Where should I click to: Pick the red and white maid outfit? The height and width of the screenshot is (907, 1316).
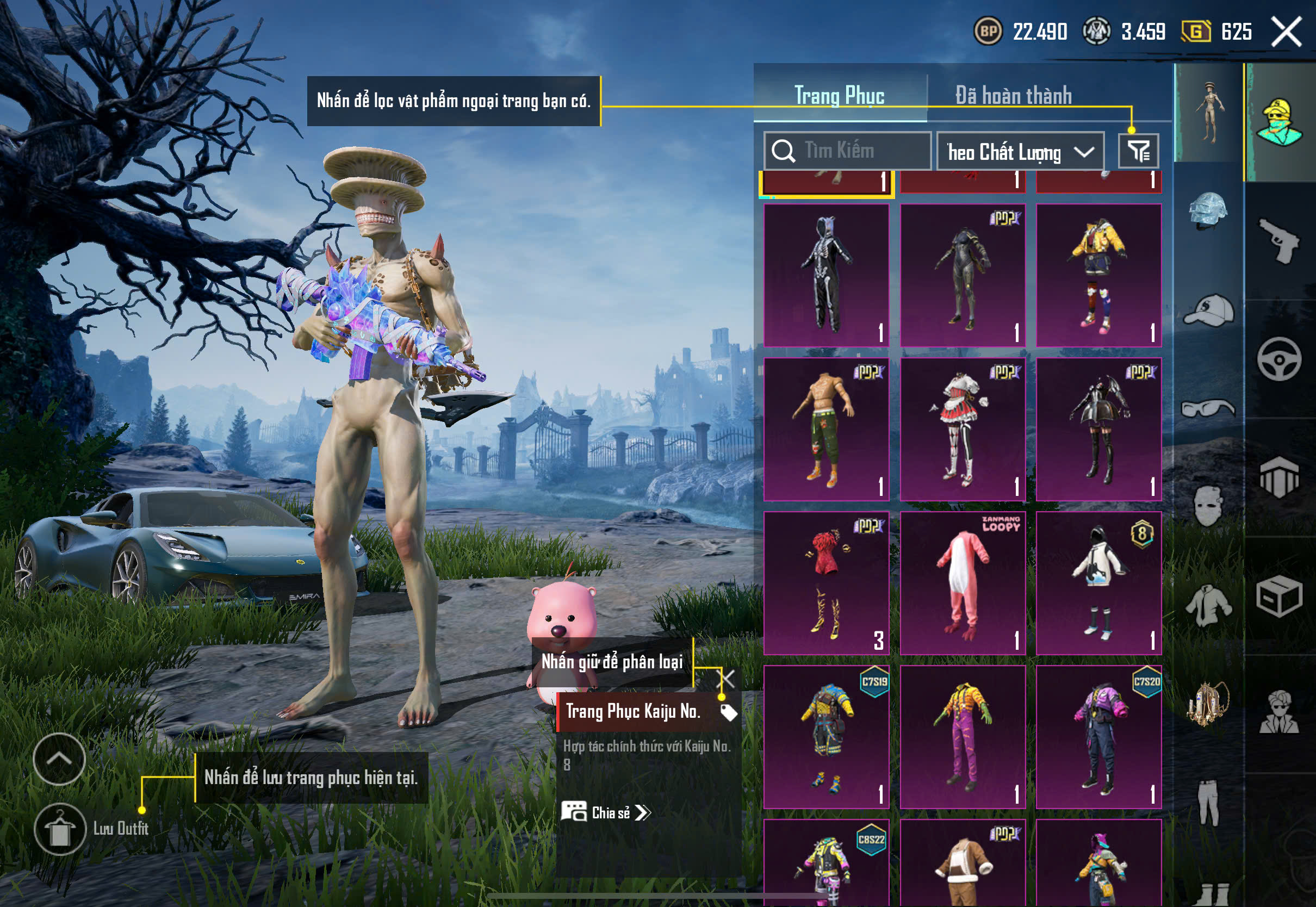(x=963, y=429)
